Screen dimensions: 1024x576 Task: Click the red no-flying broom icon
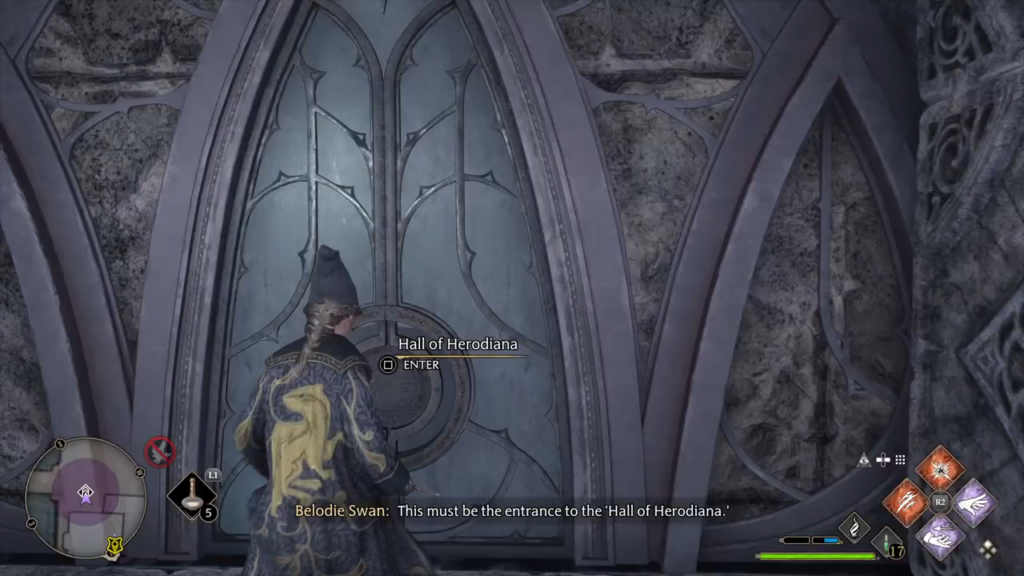coord(160,452)
